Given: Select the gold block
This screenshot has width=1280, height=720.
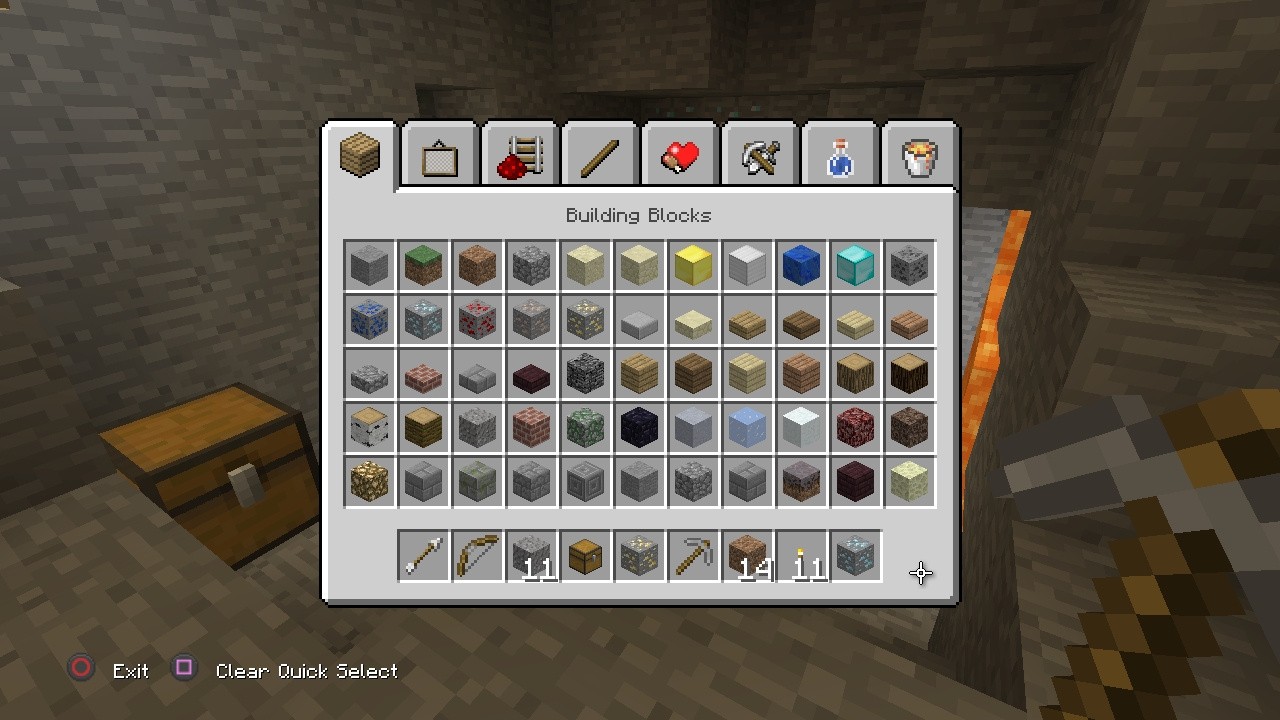Looking at the screenshot, I should pyautogui.click(x=693, y=264).
